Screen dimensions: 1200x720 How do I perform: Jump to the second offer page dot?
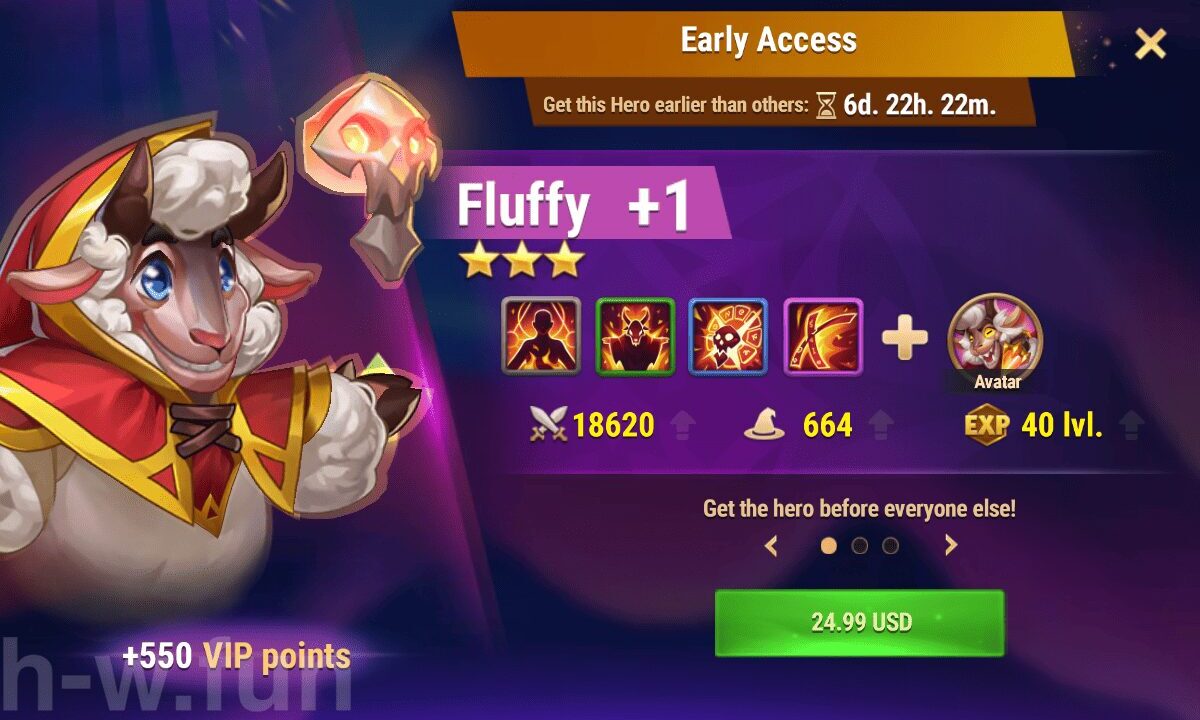pyautogui.click(x=859, y=546)
